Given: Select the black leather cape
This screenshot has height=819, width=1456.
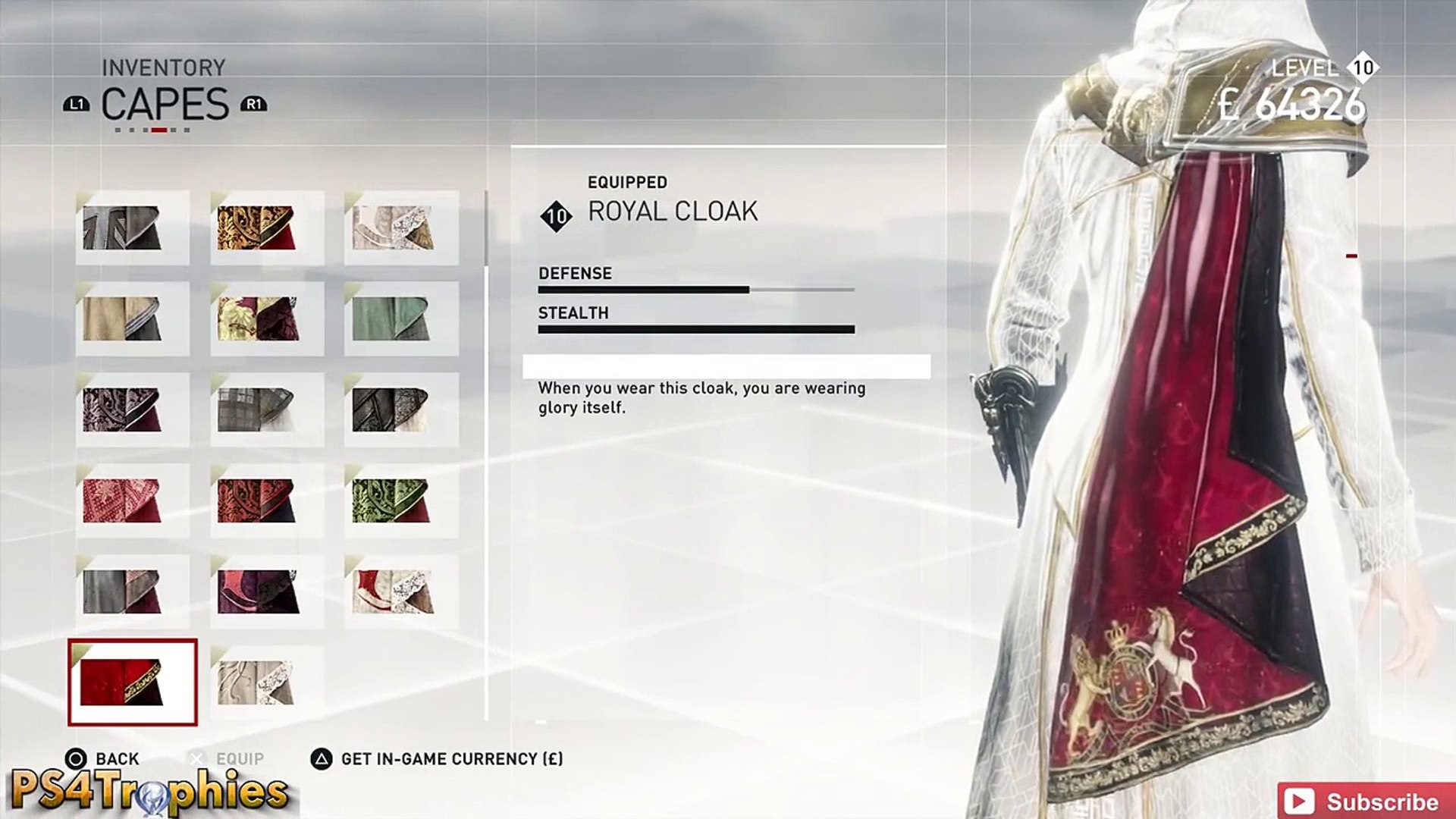Looking at the screenshot, I should pyautogui.click(x=400, y=409).
